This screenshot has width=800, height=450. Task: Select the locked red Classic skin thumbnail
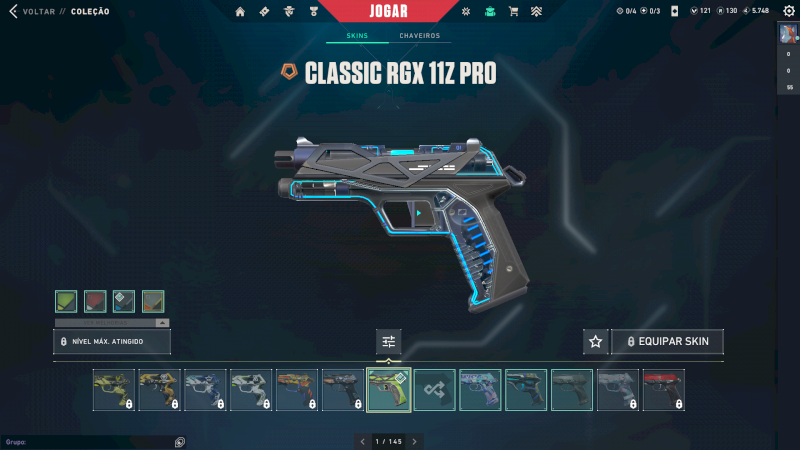click(663, 390)
